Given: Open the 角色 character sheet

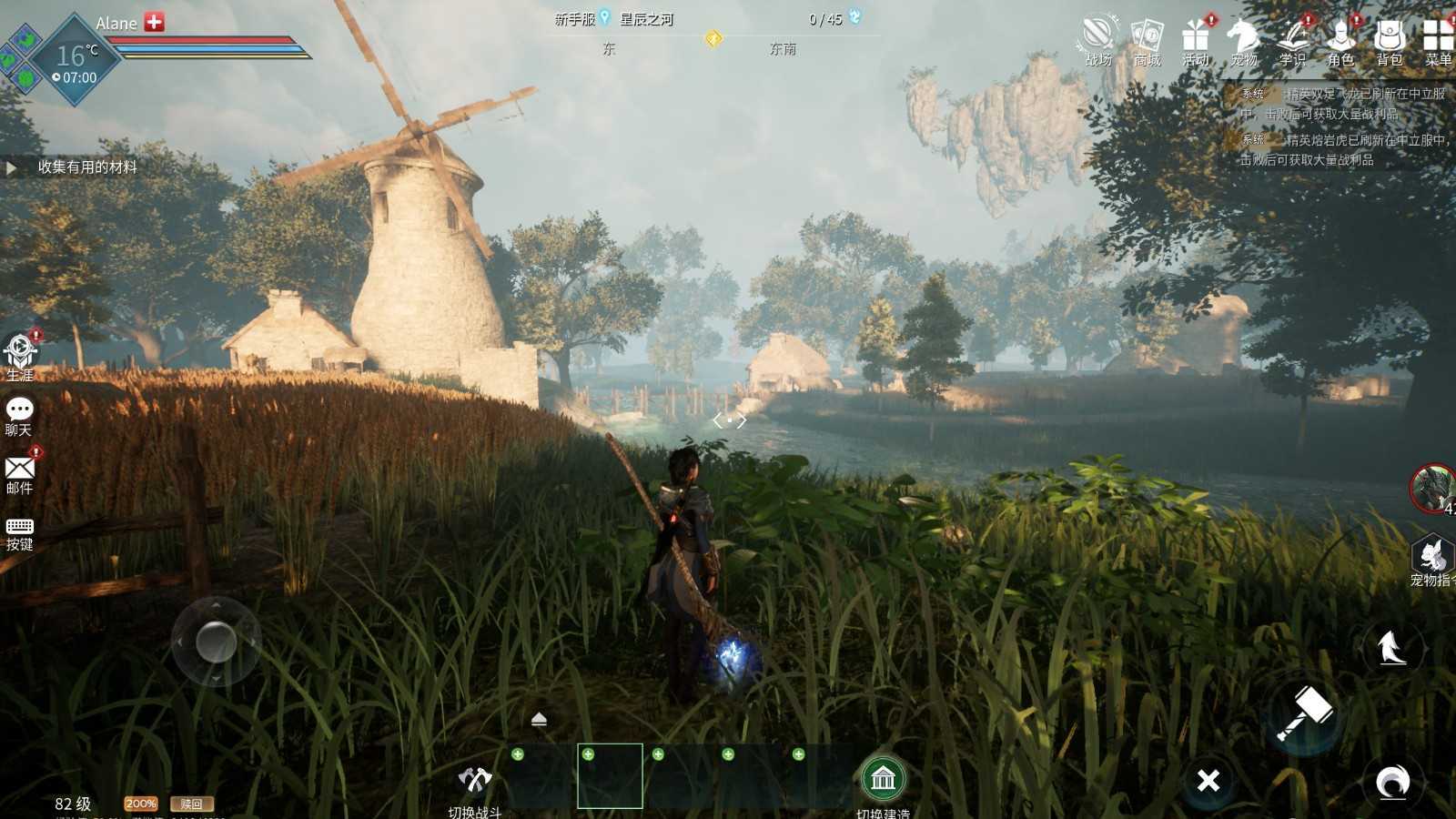Looking at the screenshot, I should point(1341,40).
